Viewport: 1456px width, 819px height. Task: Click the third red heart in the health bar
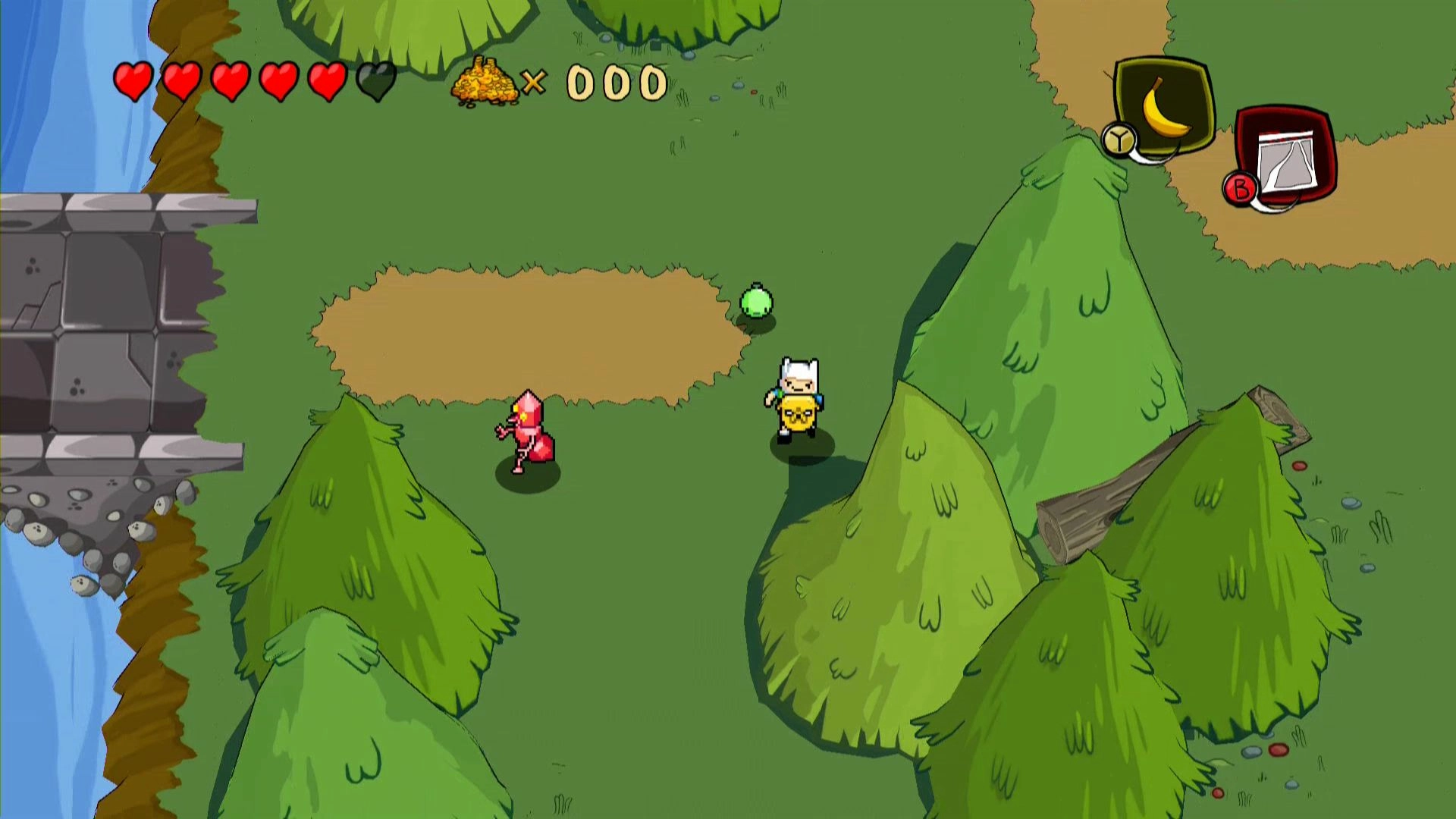[230, 80]
